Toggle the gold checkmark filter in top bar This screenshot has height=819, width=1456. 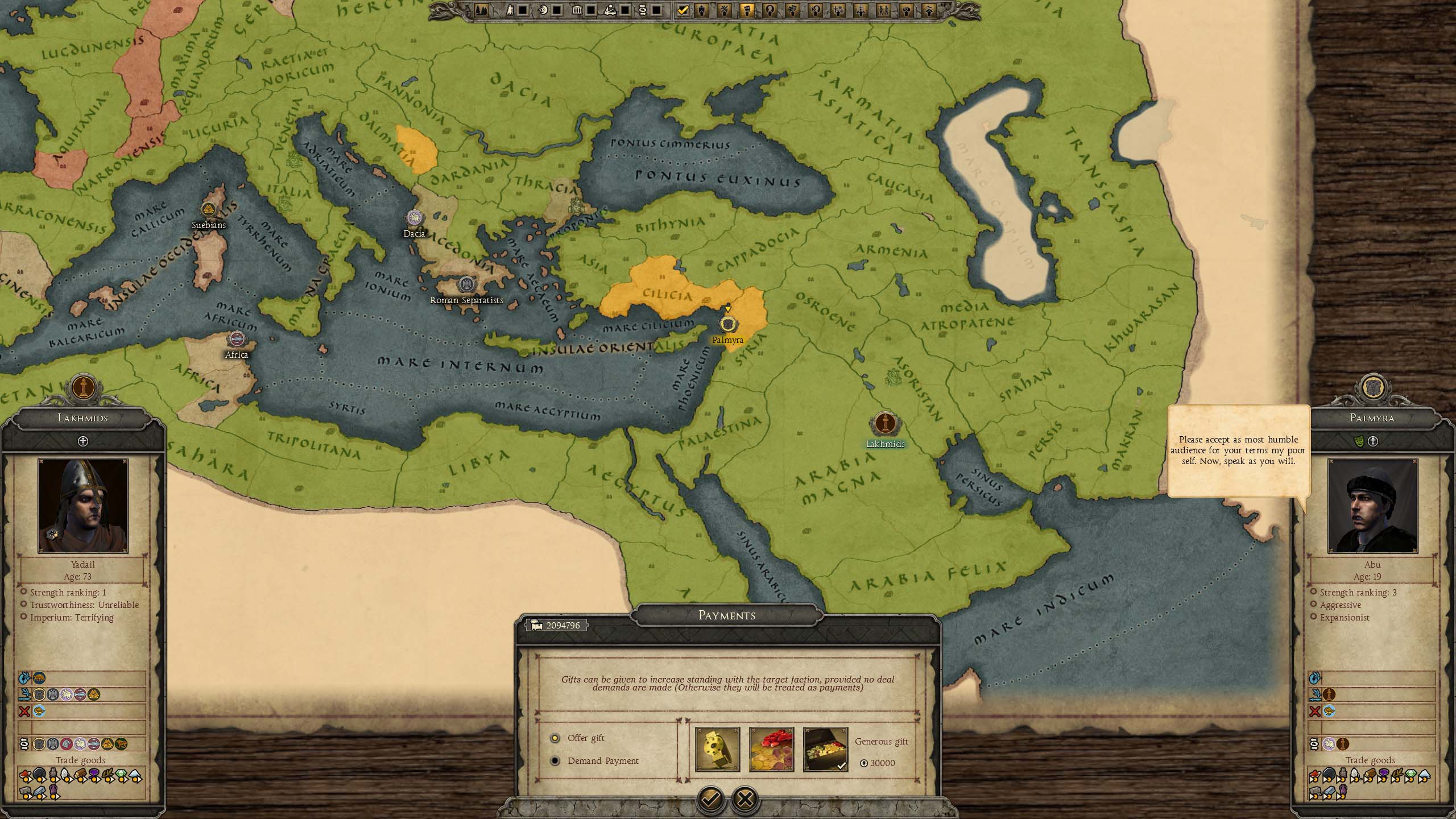683,10
